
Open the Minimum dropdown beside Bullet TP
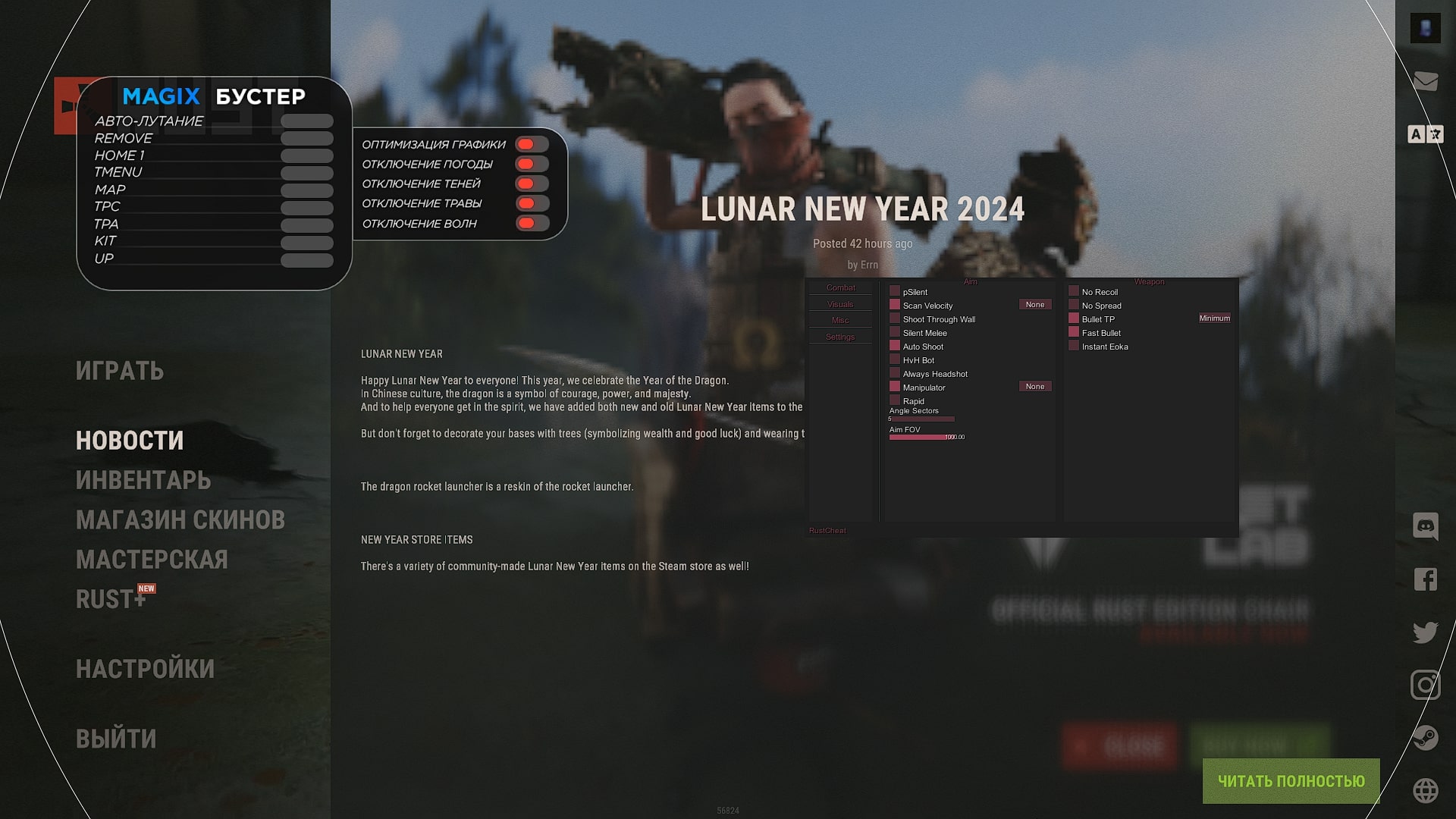pos(1214,318)
